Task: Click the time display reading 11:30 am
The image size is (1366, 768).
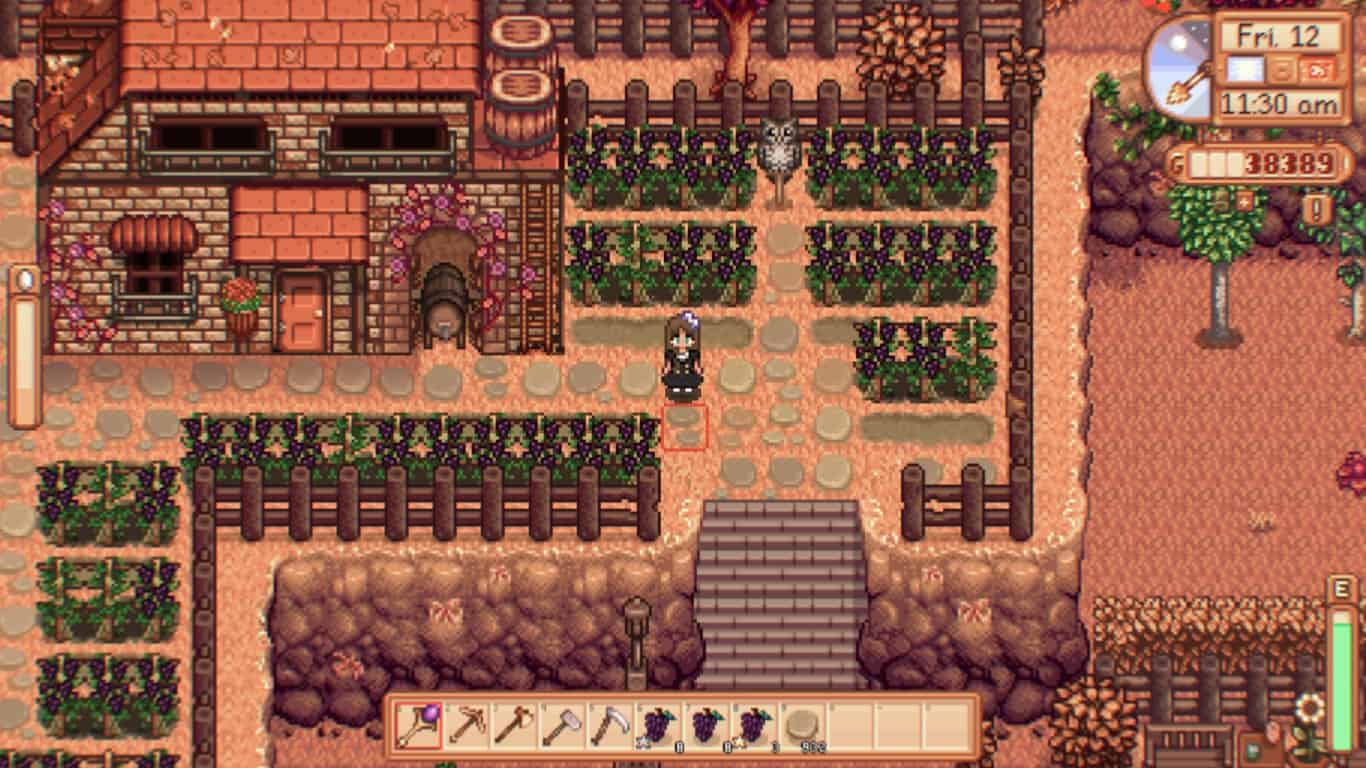Action: [1278, 100]
